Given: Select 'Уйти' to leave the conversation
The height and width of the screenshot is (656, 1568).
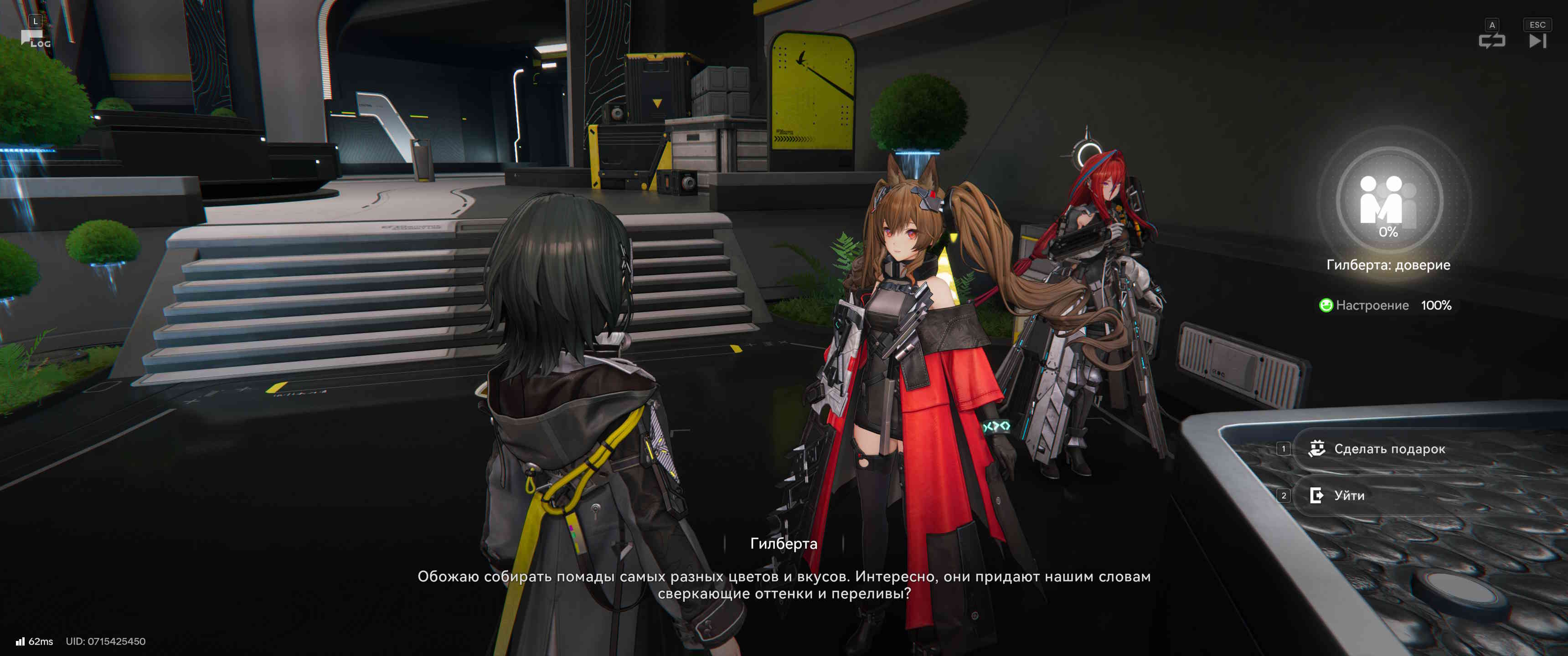Looking at the screenshot, I should [x=1349, y=496].
